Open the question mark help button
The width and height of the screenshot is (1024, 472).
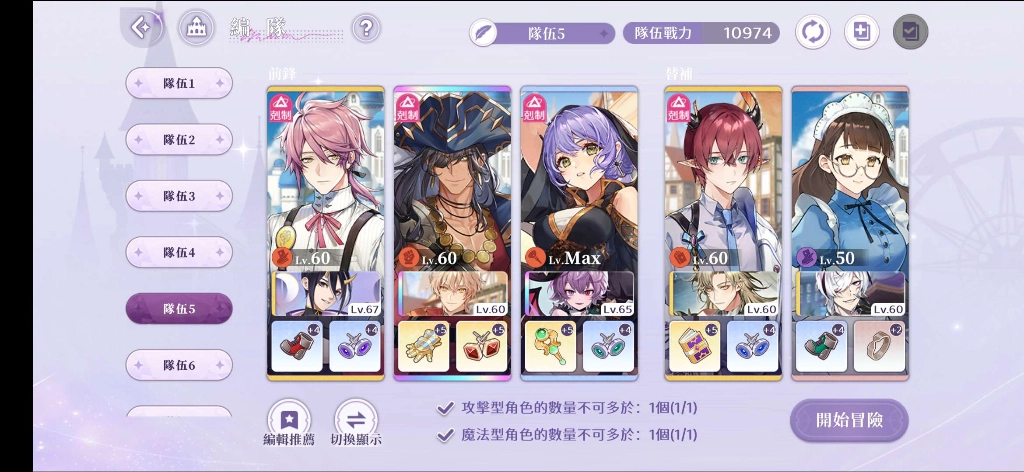(366, 28)
